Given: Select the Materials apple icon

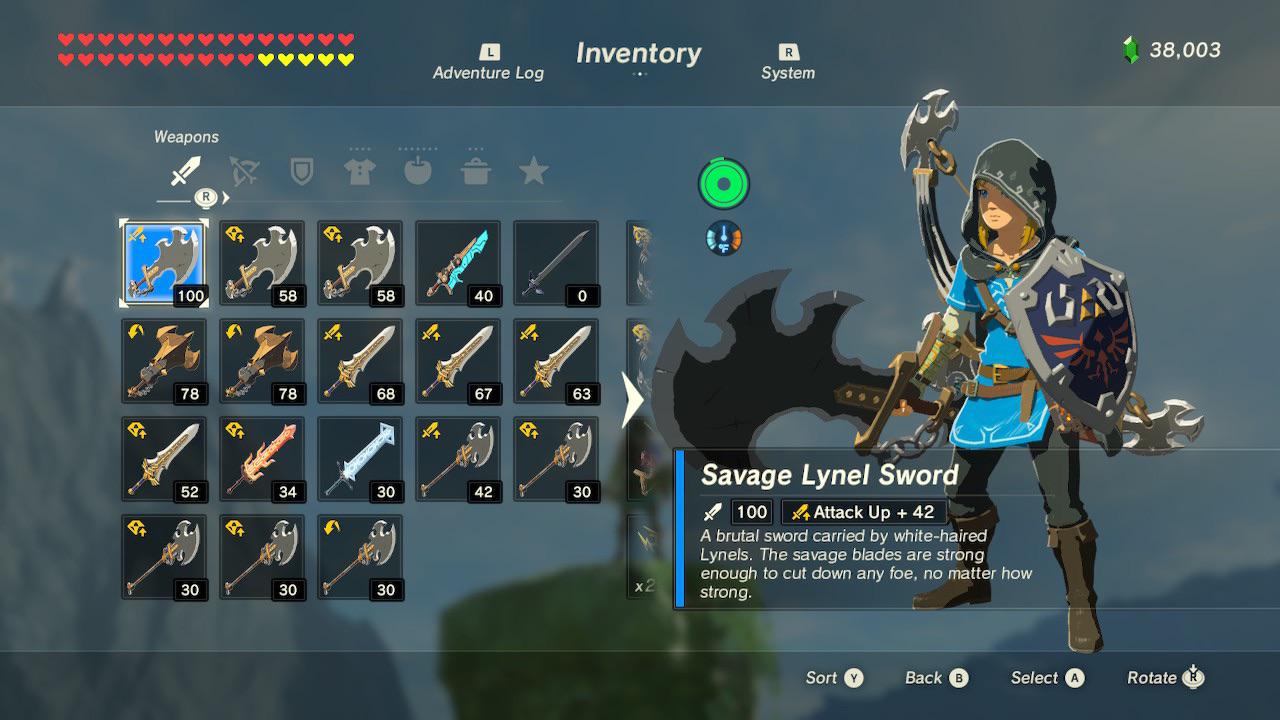Looking at the screenshot, I should click(418, 170).
